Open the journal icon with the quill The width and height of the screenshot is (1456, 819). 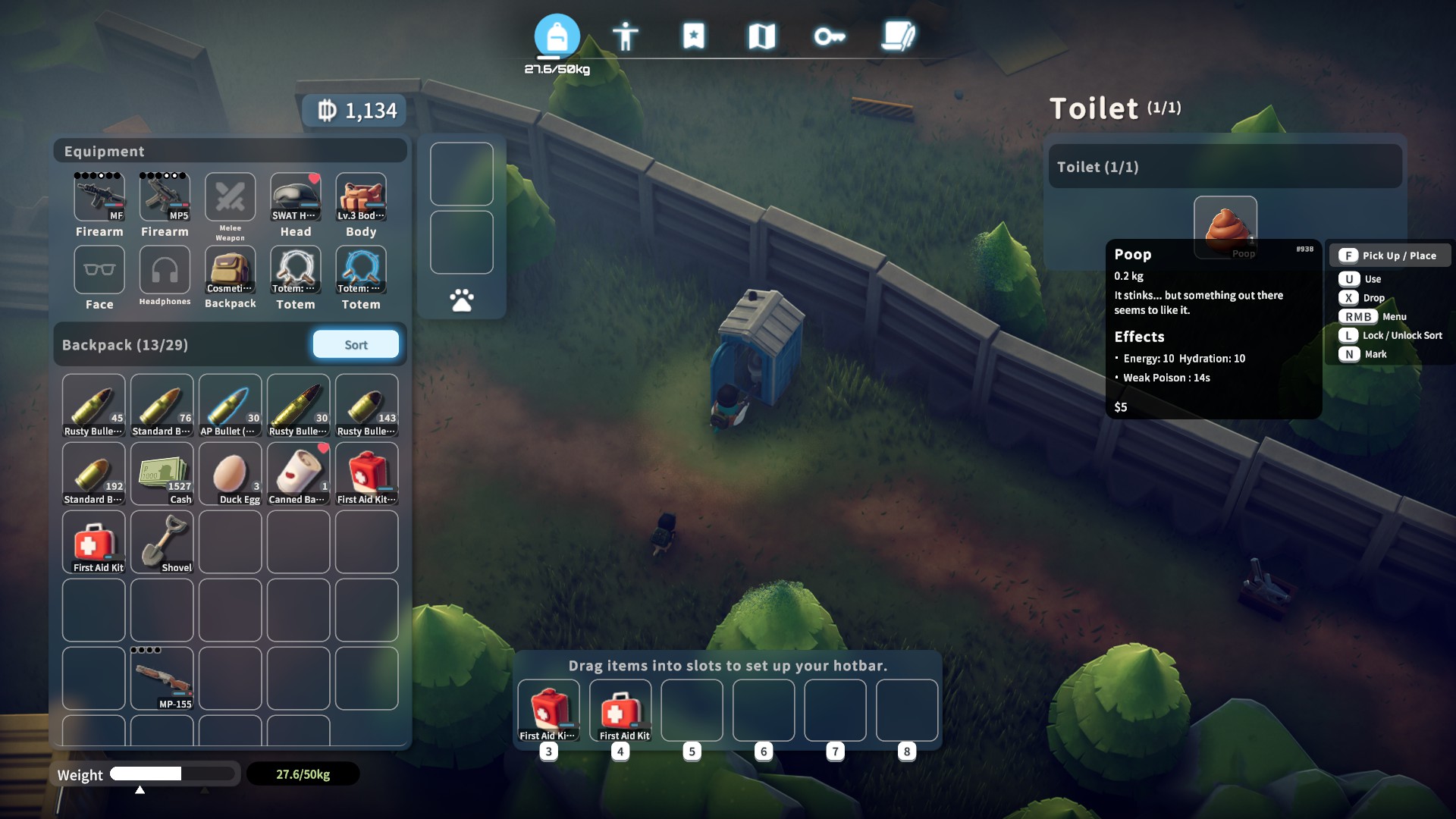click(x=897, y=35)
